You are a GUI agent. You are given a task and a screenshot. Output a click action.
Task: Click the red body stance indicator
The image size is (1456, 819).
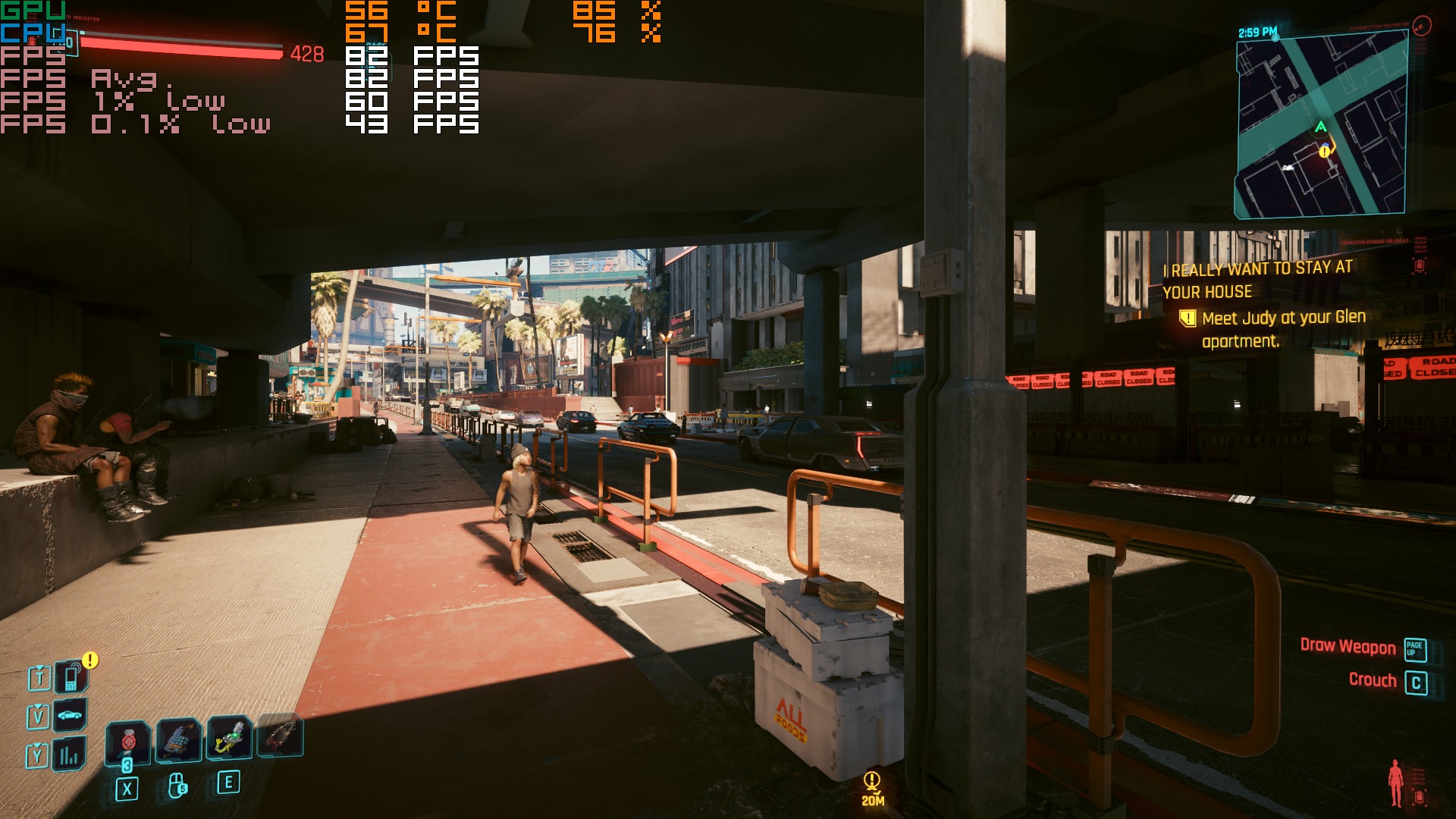coord(1395,783)
